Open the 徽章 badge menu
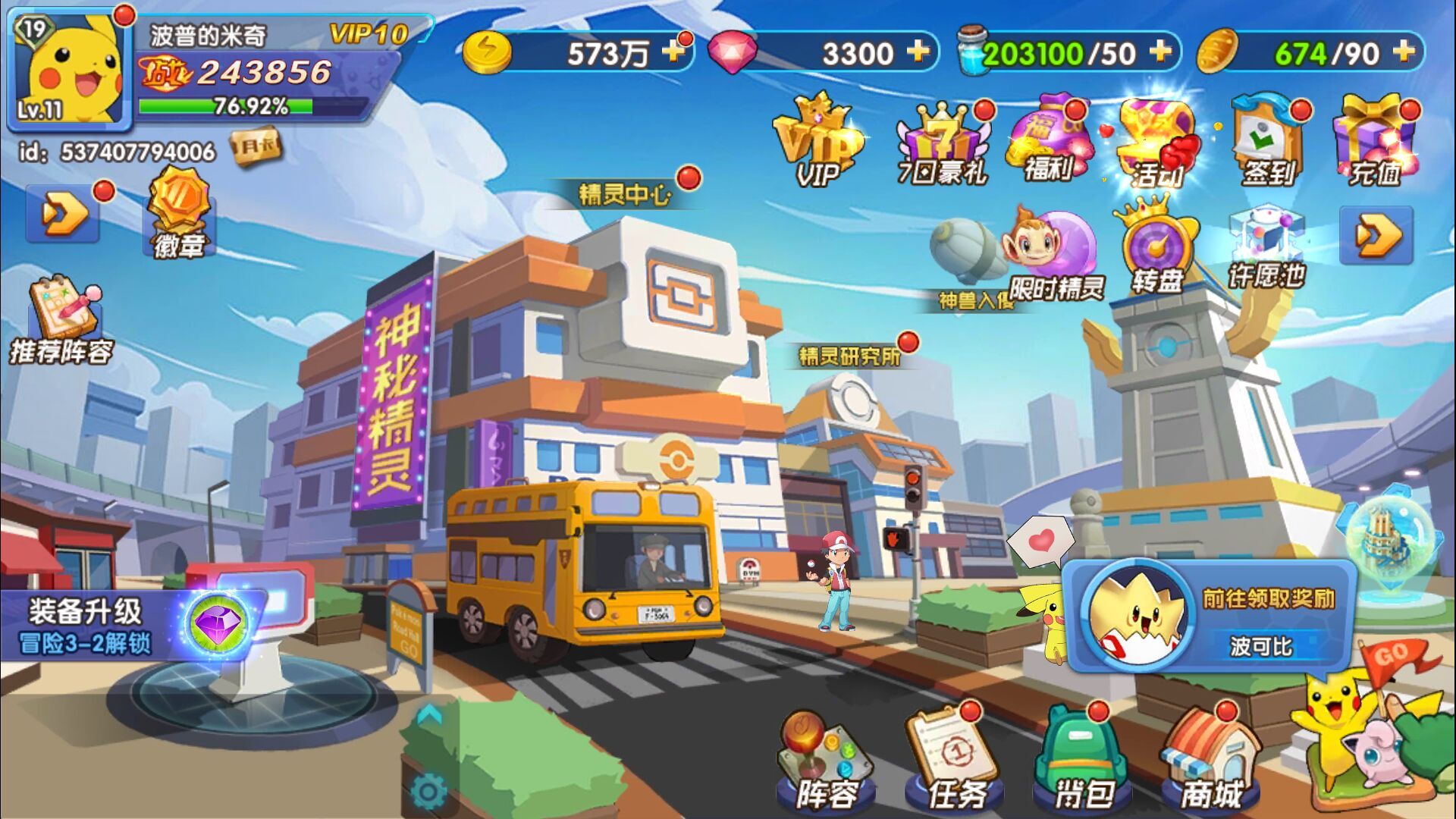This screenshot has width=1456, height=819. [x=179, y=214]
